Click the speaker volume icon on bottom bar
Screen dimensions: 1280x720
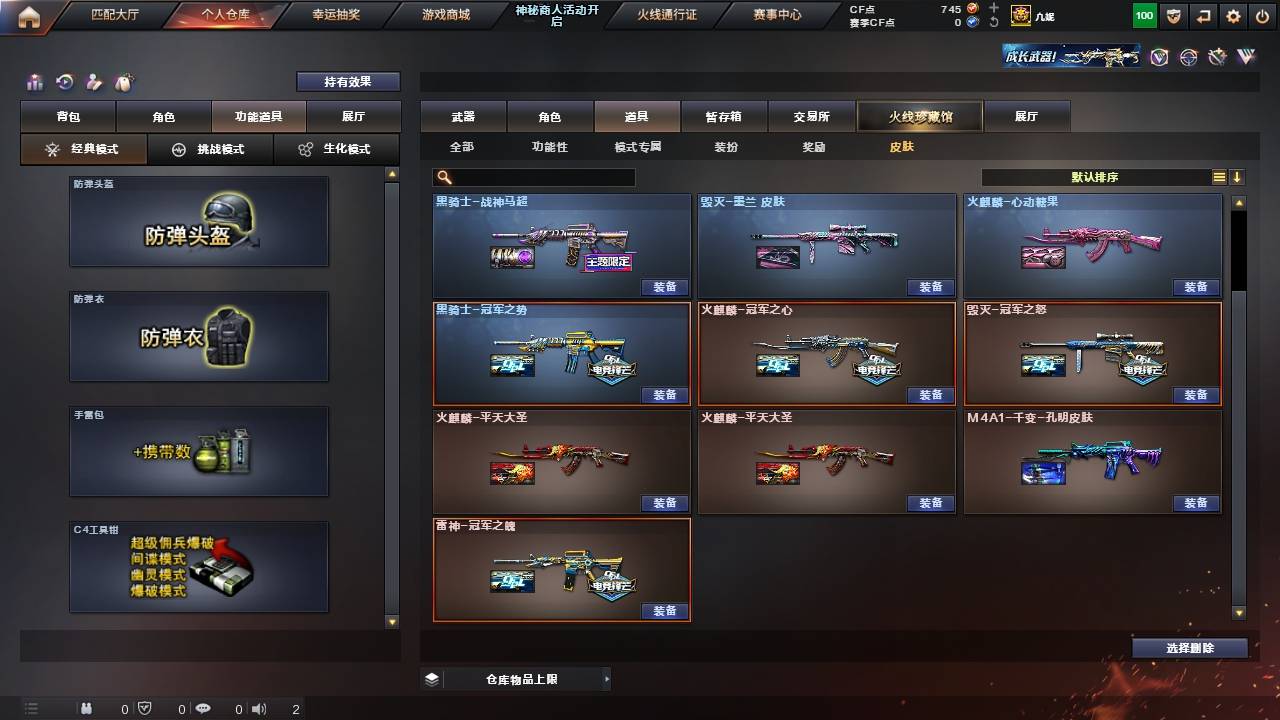258,708
